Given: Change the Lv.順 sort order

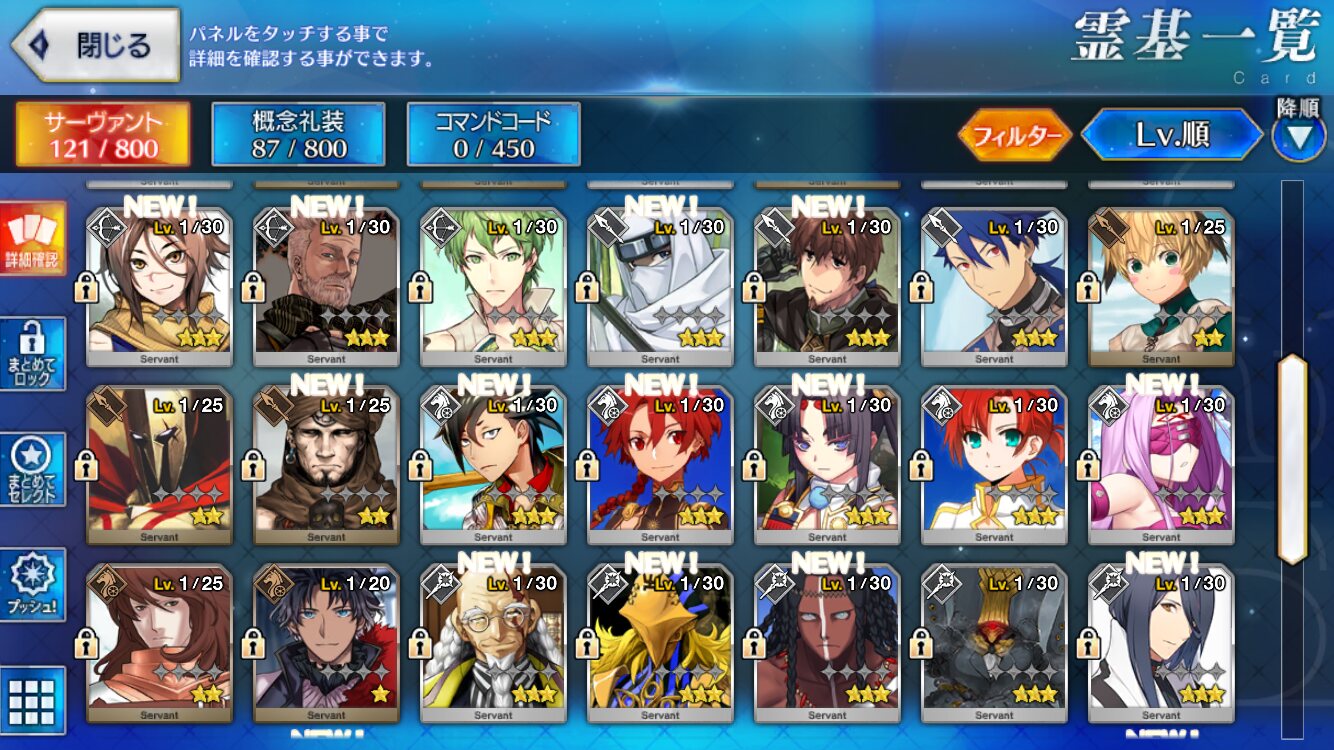Looking at the screenshot, I should pos(1171,135).
